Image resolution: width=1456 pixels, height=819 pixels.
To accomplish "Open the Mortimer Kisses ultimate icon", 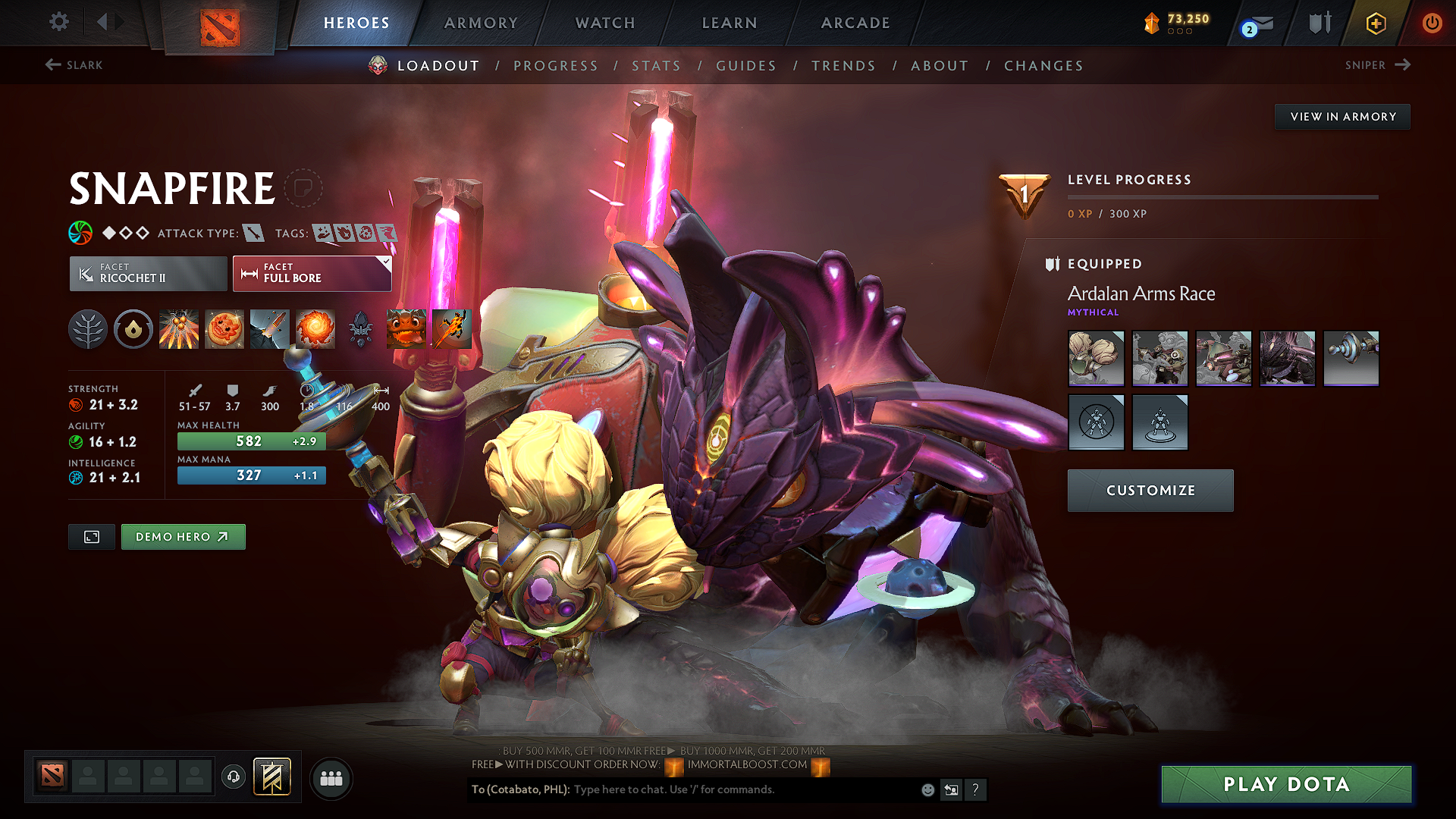I will tap(315, 329).
